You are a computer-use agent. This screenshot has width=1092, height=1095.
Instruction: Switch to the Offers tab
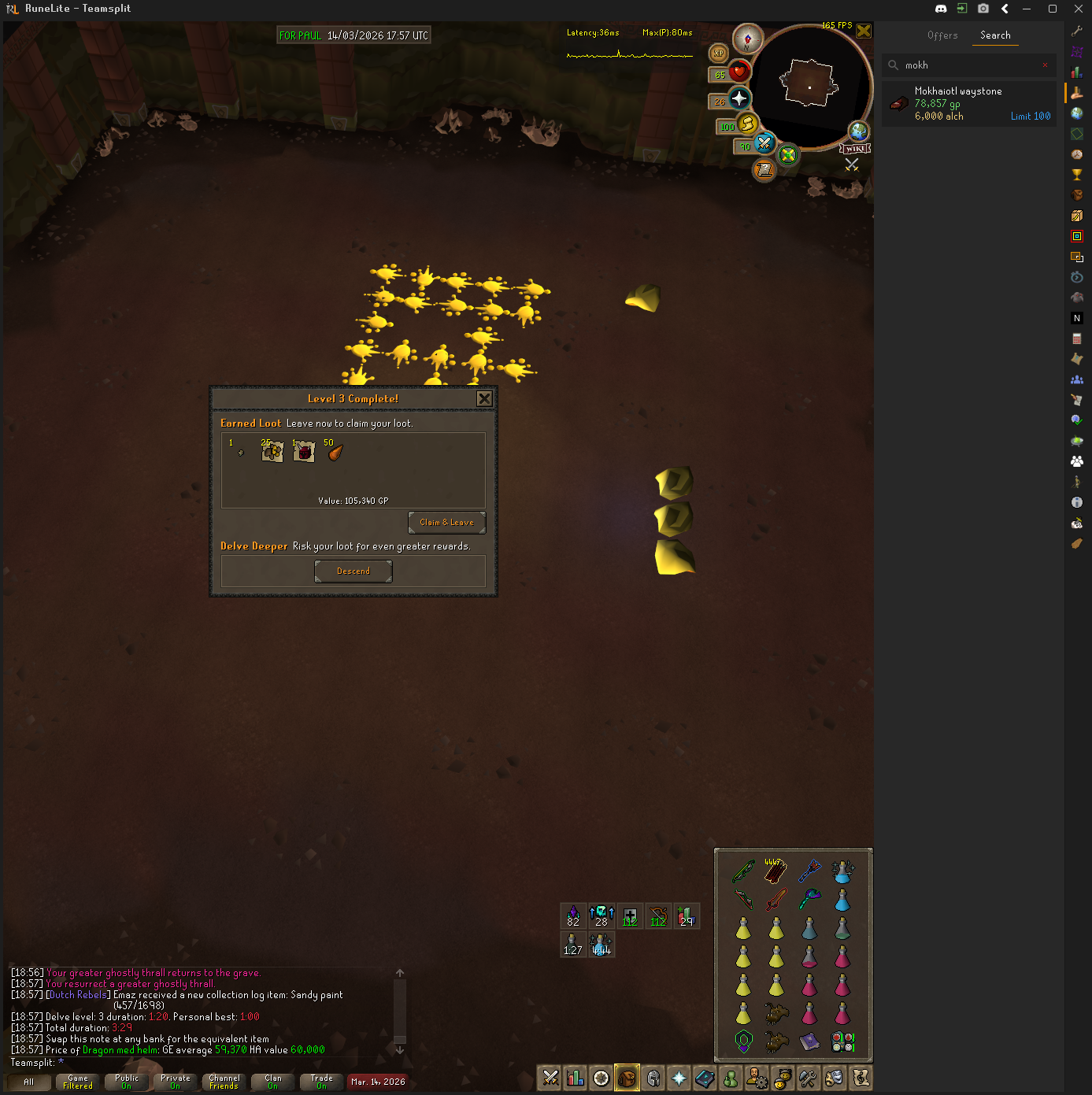coord(942,35)
